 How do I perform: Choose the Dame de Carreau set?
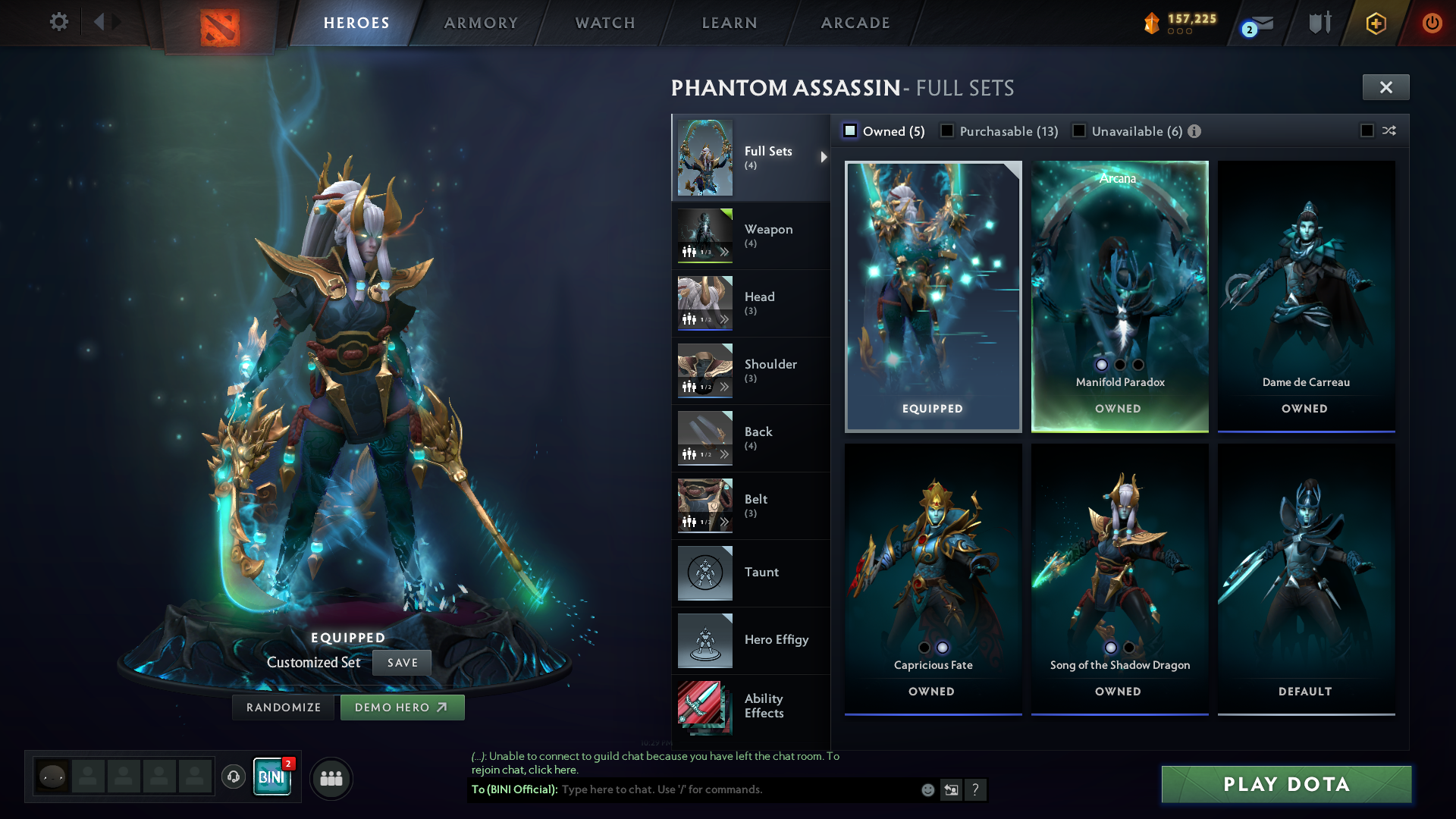point(1306,296)
